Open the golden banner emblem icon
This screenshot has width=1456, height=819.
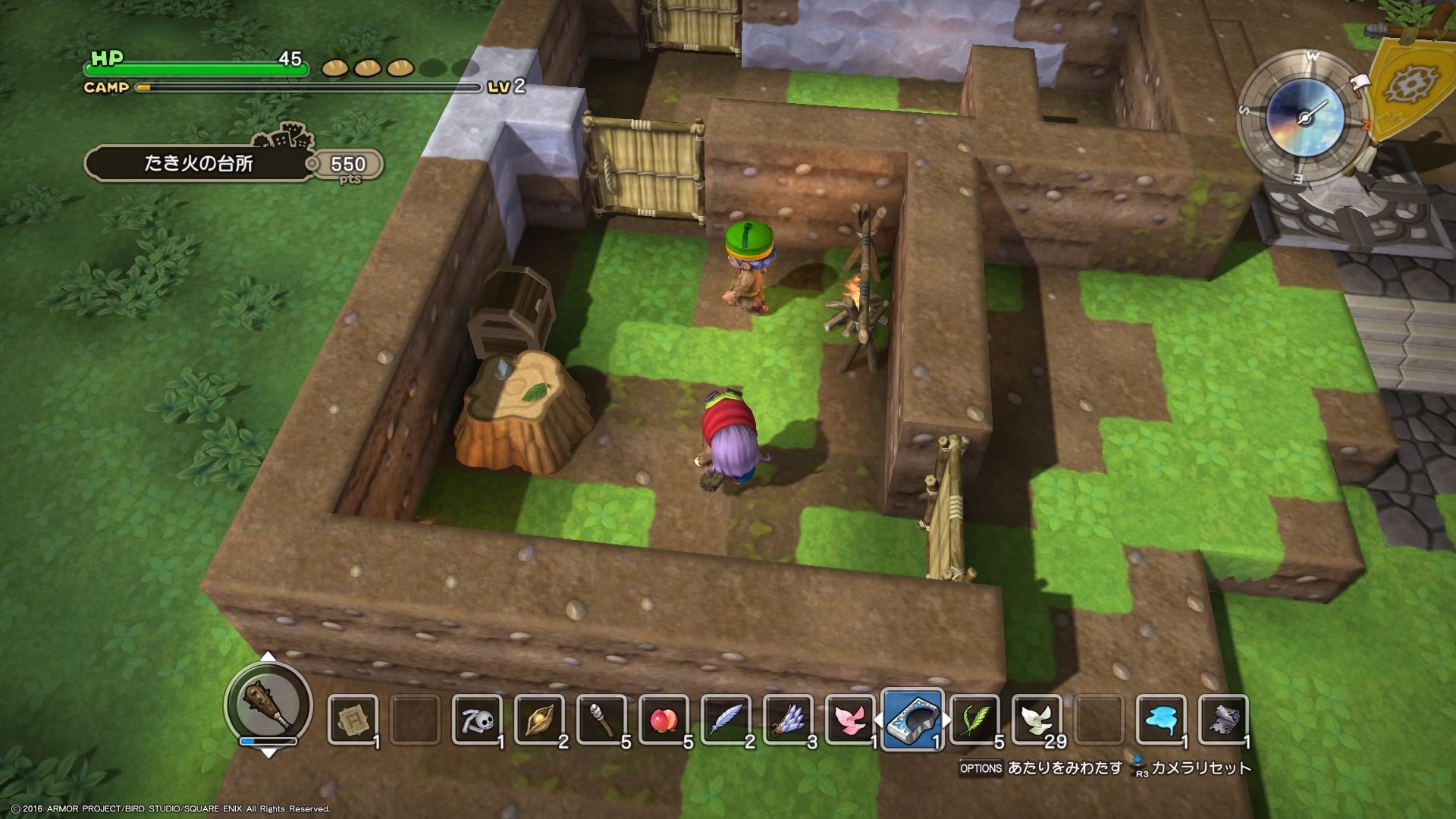click(x=1409, y=82)
